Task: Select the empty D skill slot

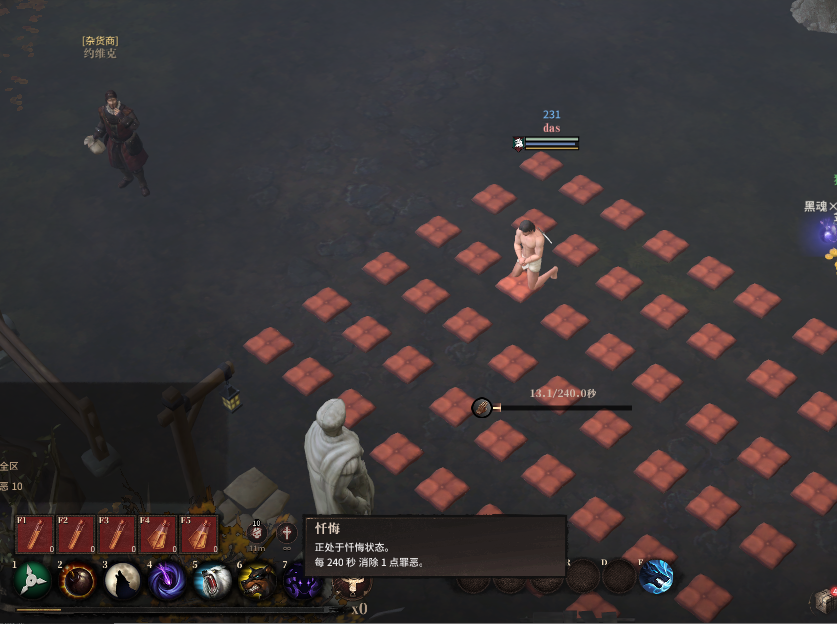Action: (617, 577)
